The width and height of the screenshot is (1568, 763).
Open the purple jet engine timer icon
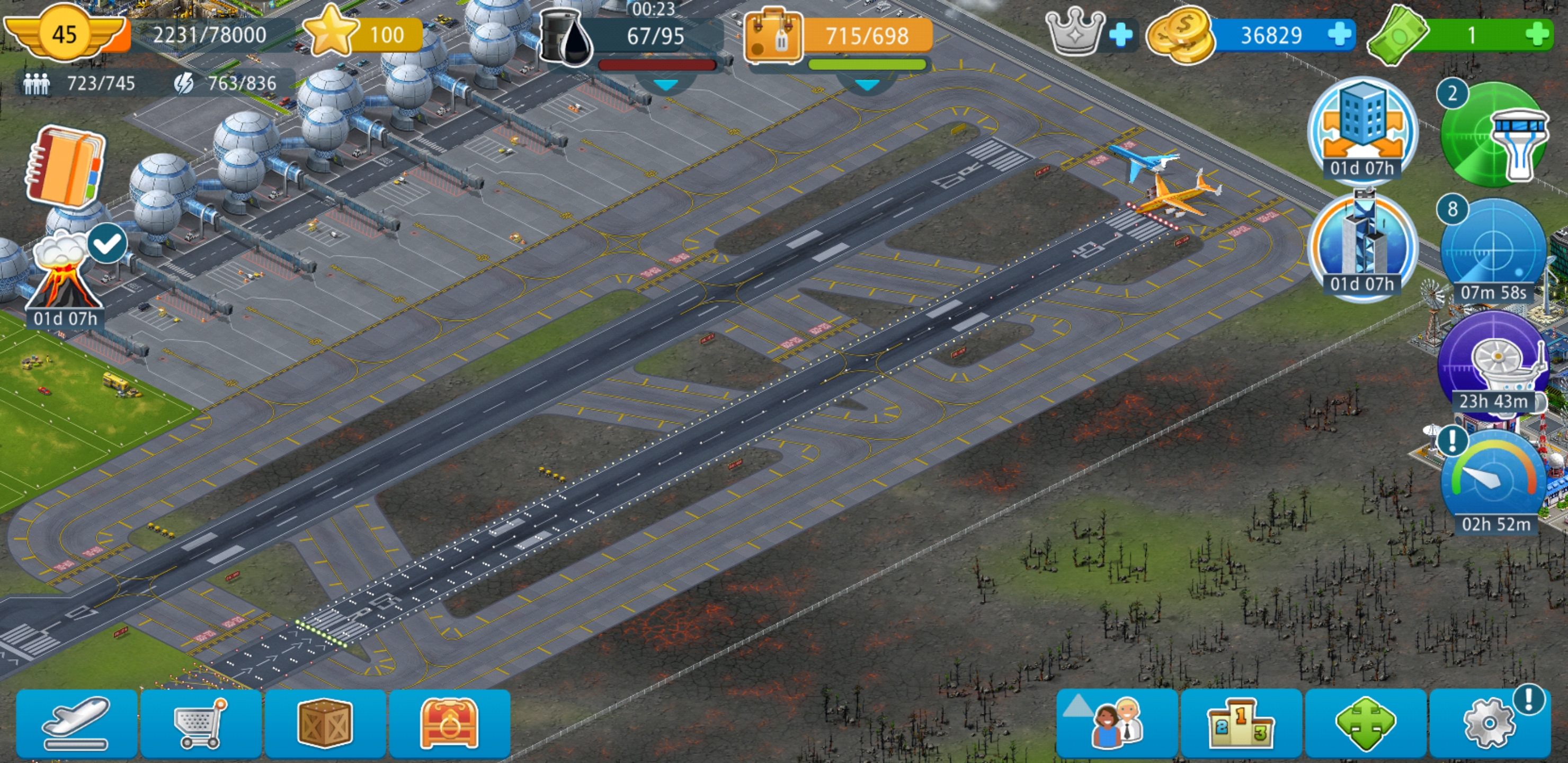tap(1493, 366)
